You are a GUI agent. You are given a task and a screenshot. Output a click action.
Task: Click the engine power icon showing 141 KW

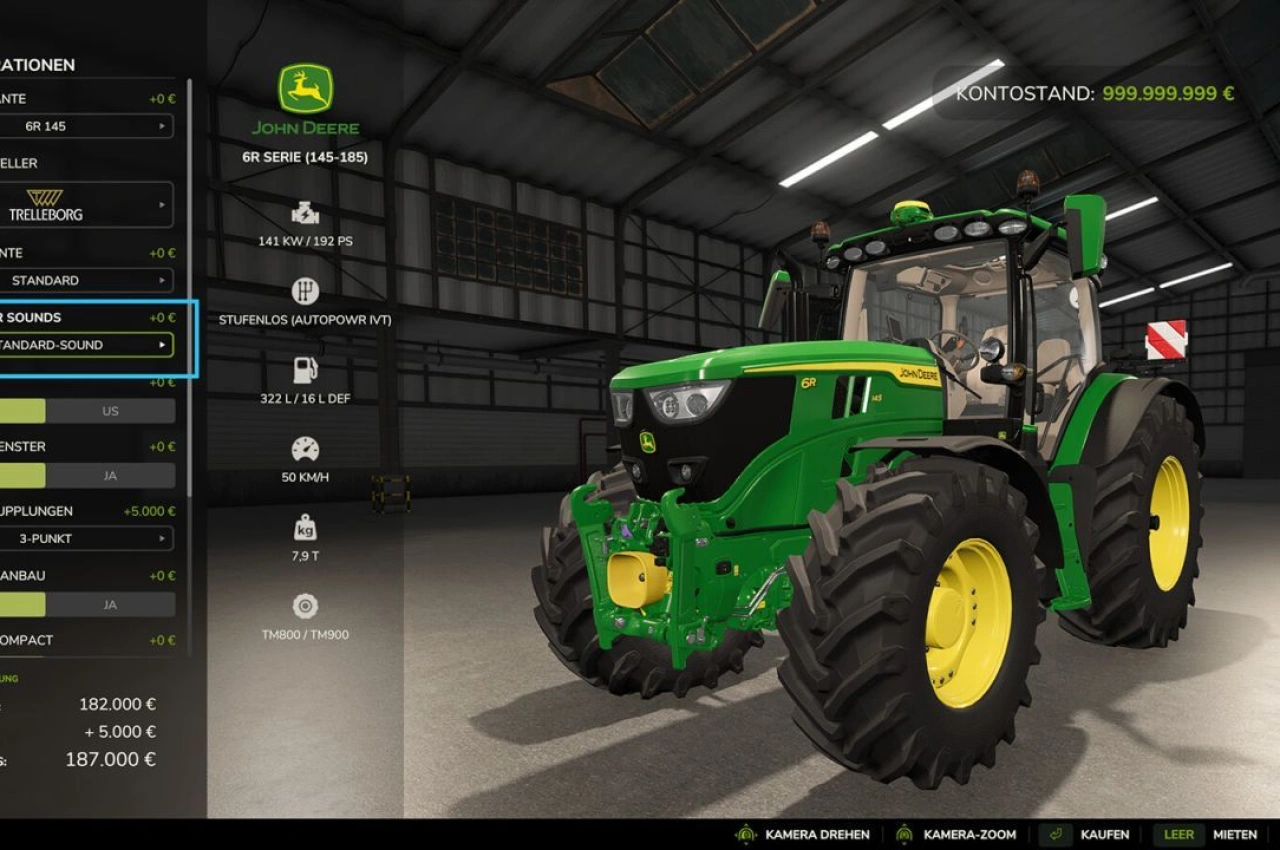[303, 212]
